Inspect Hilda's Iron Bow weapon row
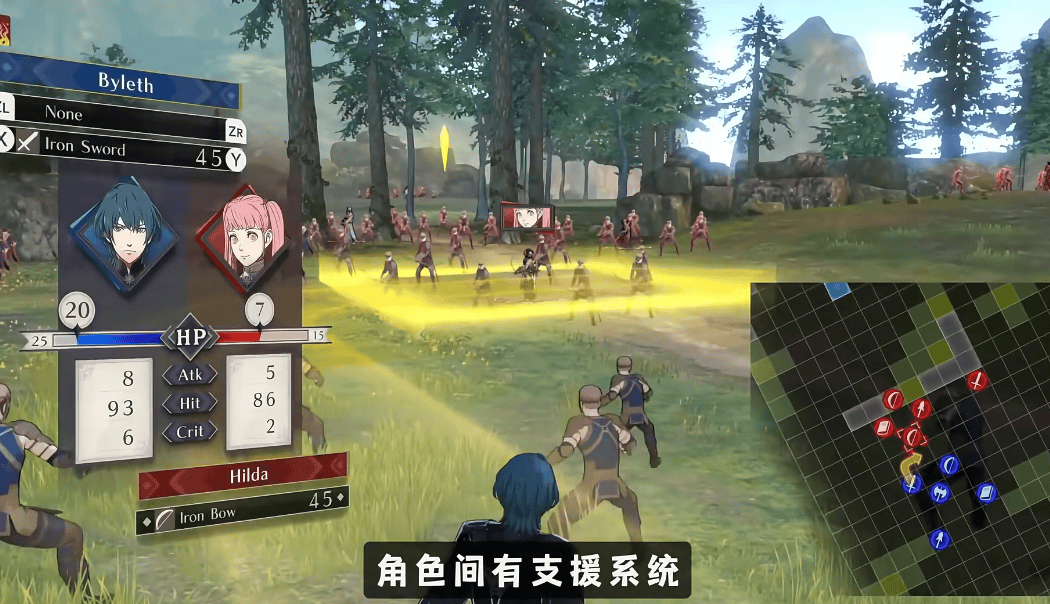The image size is (1050, 604). [245, 513]
